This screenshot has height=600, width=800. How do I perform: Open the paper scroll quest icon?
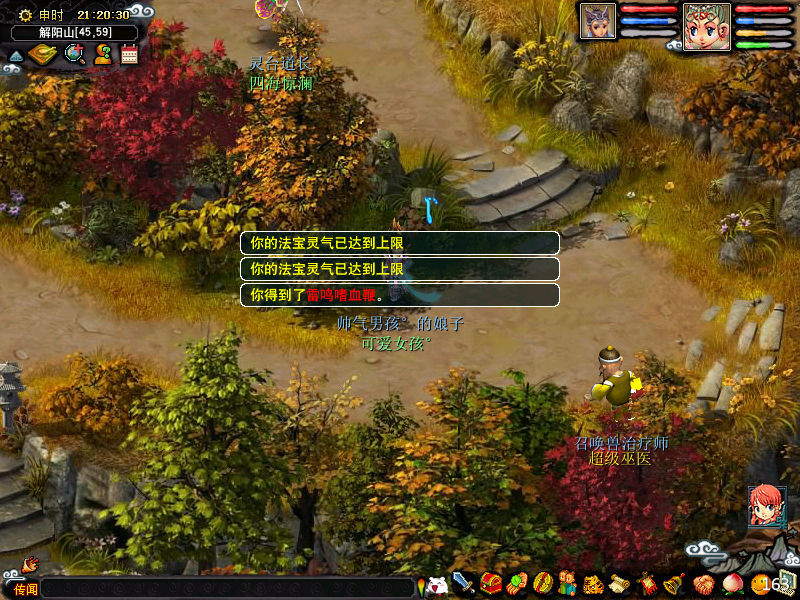pos(620,583)
